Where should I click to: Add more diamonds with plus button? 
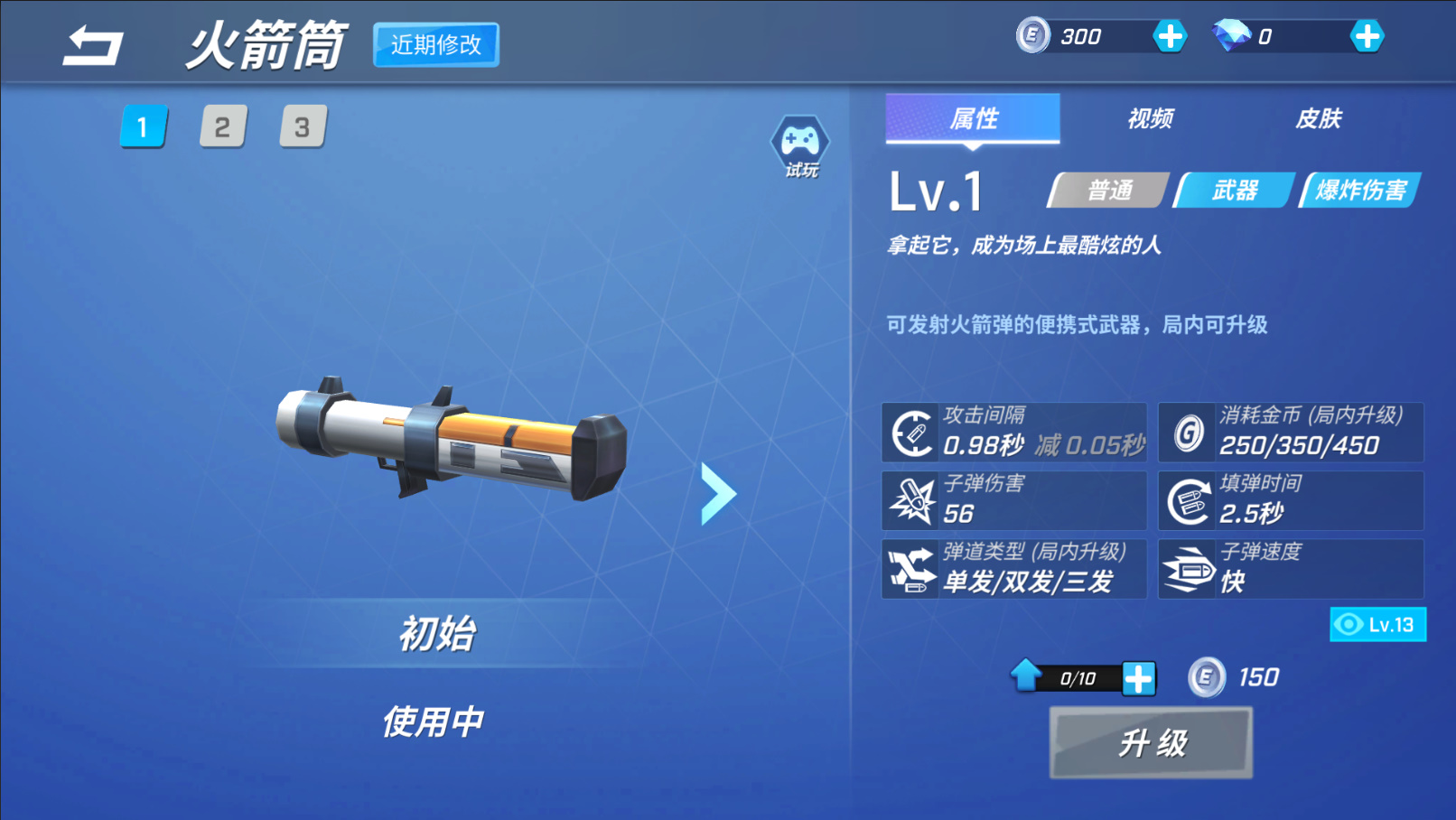1367,37
